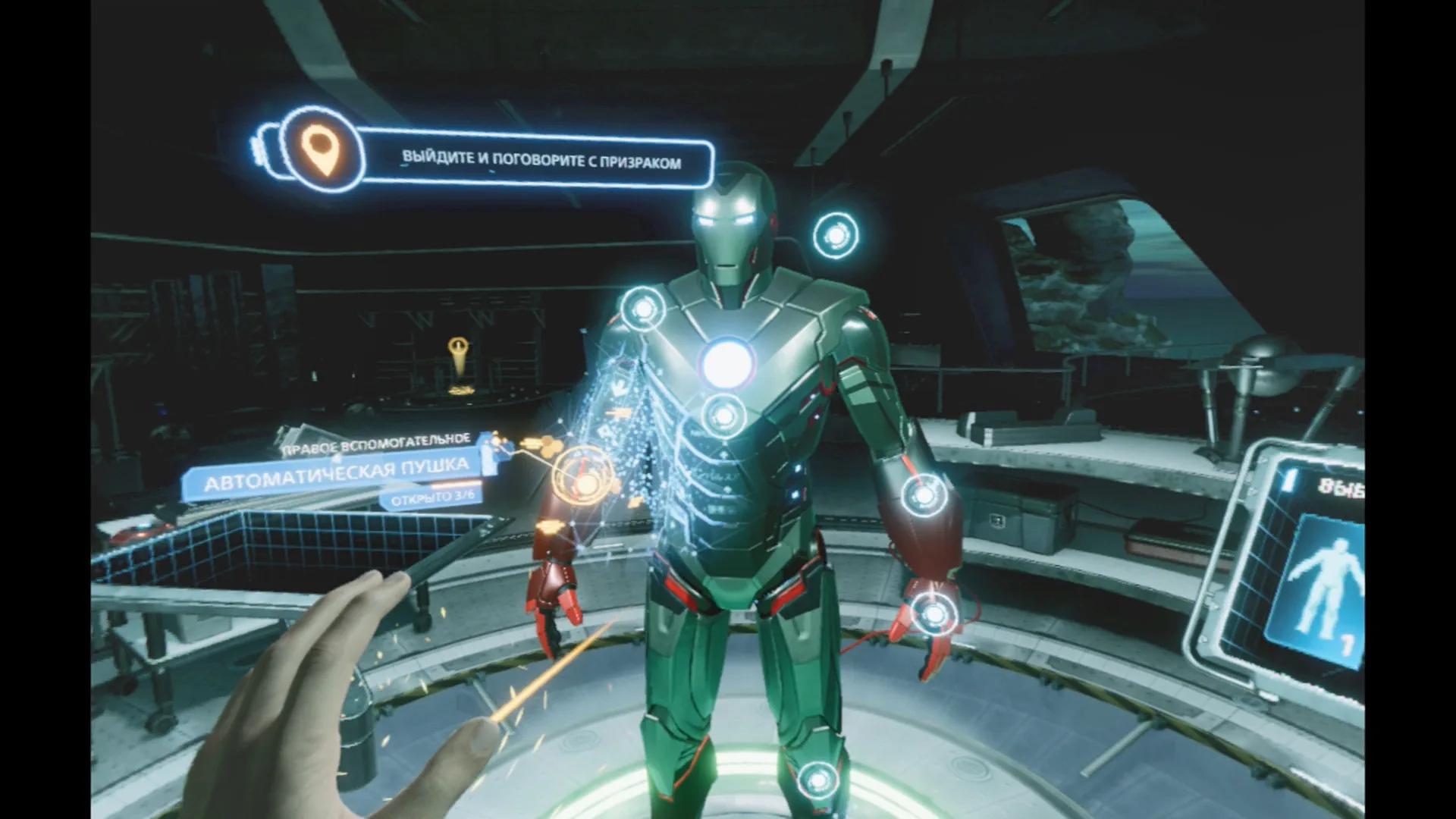1456x819 pixels.
Task: Open the upgrade node below the chest reactor
Action: click(x=723, y=415)
